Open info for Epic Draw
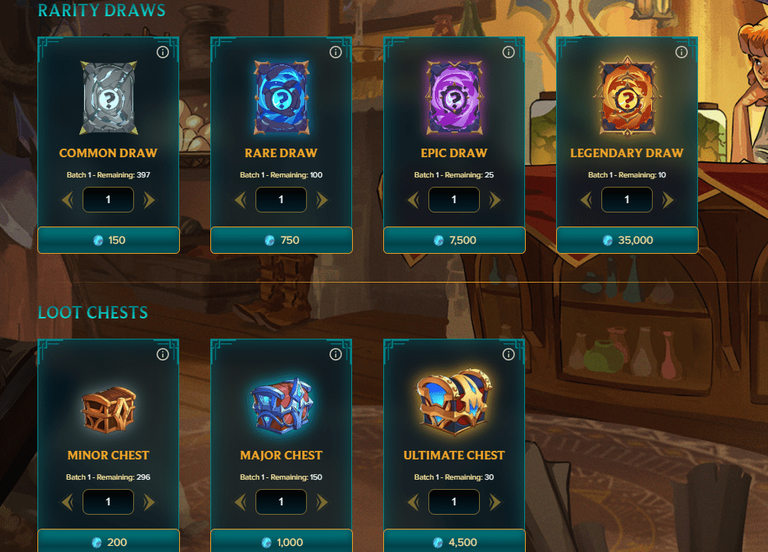Screen dimensions: 768x552 tap(508, 52)
